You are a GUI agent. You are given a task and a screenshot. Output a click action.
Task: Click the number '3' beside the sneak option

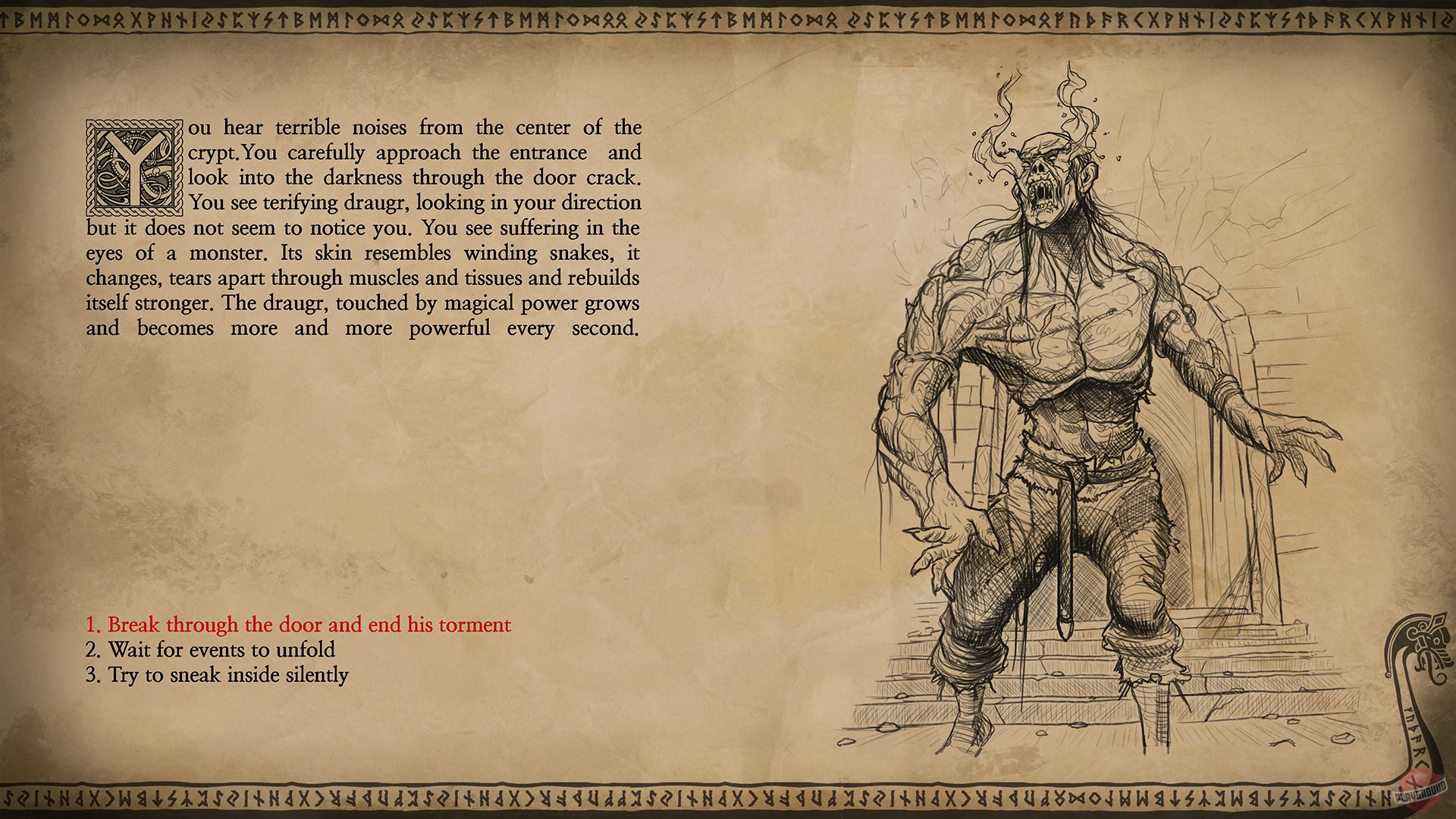(x=92, y=674)
